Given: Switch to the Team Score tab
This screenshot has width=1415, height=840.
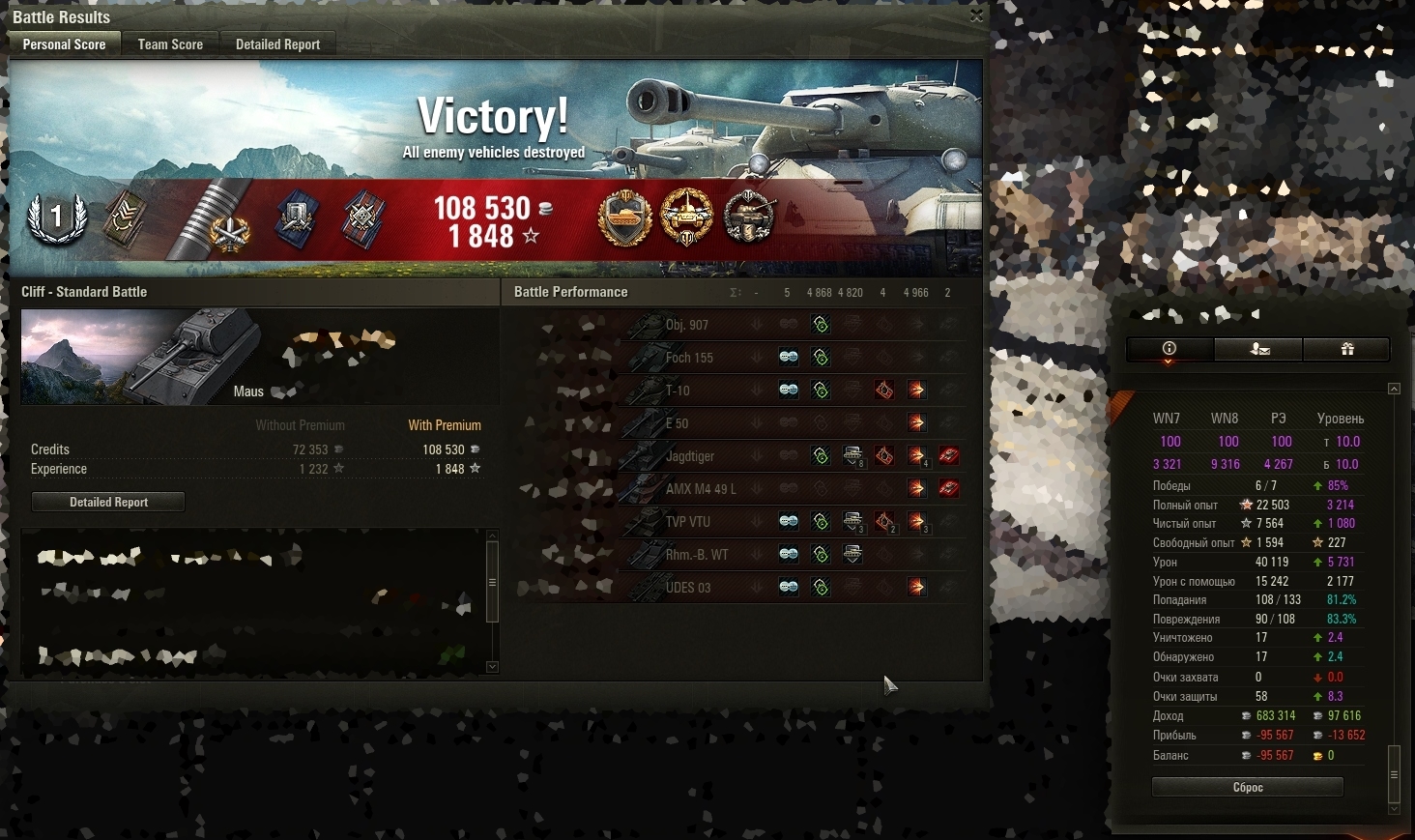Looking at the screenshot, I should 170,44.
